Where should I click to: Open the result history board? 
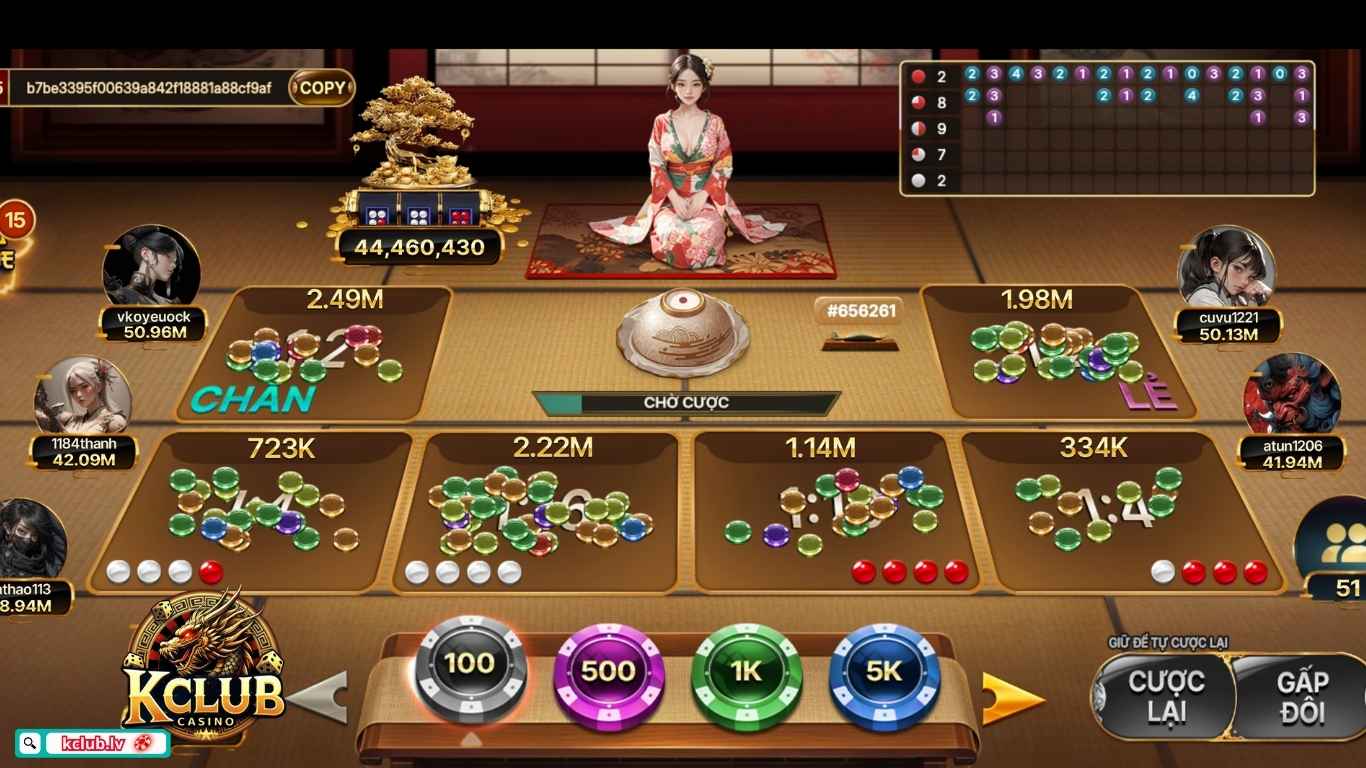point(1107,127)
